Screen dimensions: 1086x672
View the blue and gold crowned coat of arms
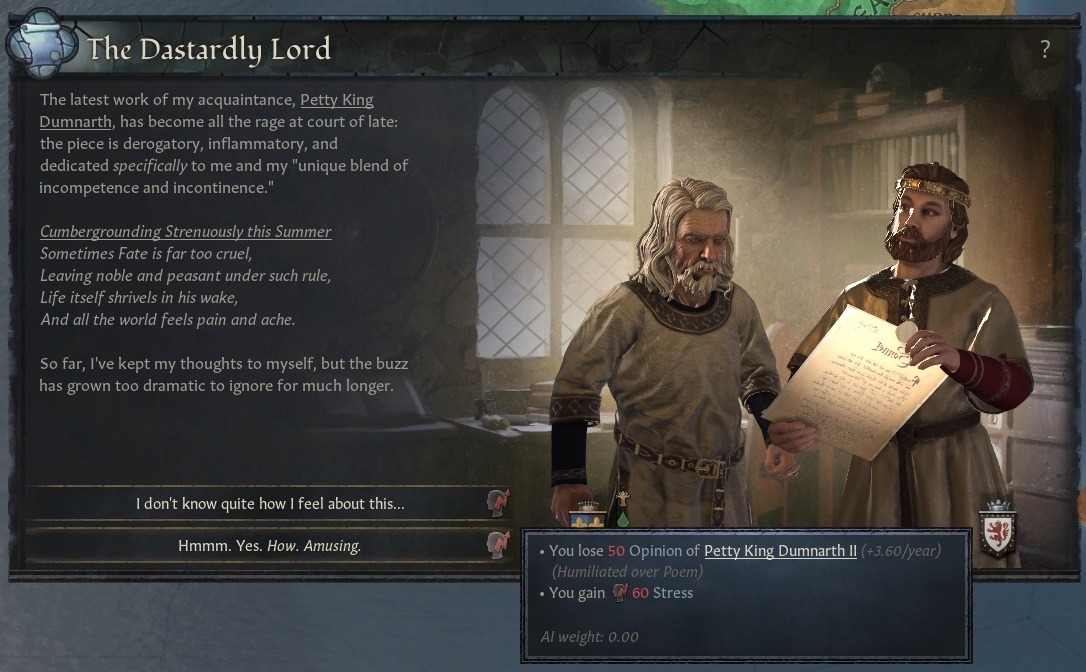tap(587, 517)
